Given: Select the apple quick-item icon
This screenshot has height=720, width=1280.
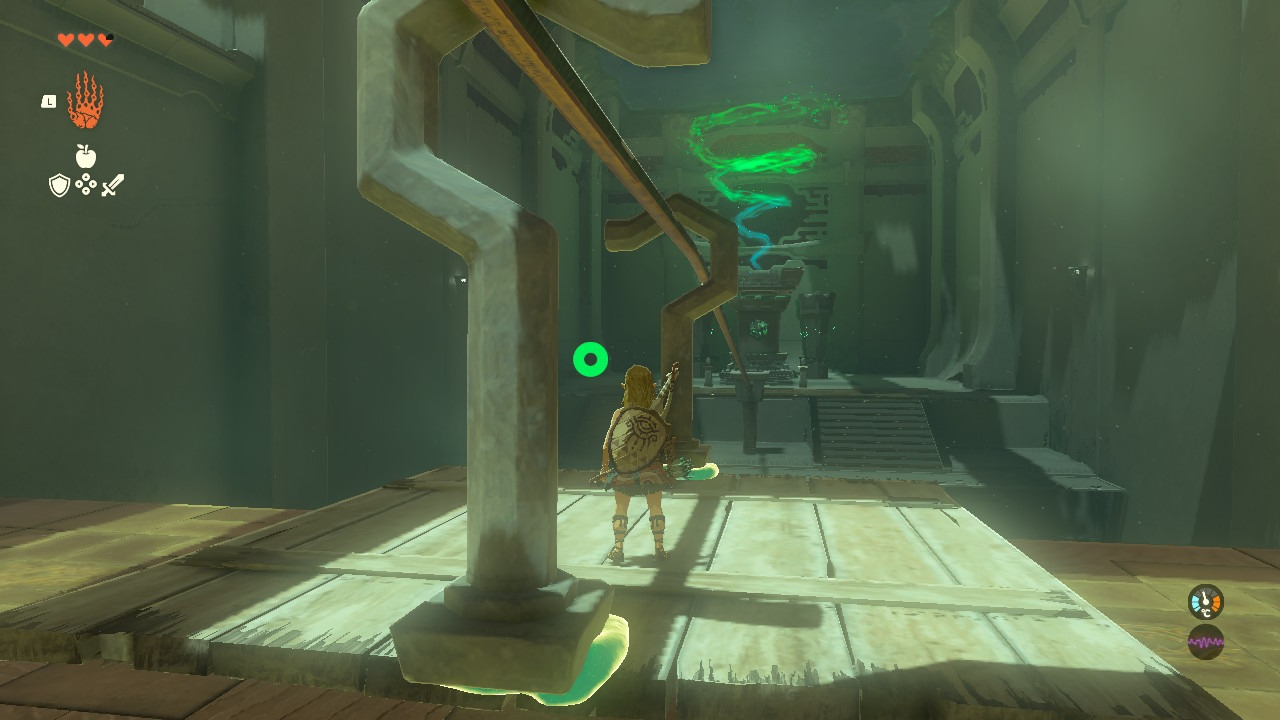Looking at the screenshot, I should (86, 156).
